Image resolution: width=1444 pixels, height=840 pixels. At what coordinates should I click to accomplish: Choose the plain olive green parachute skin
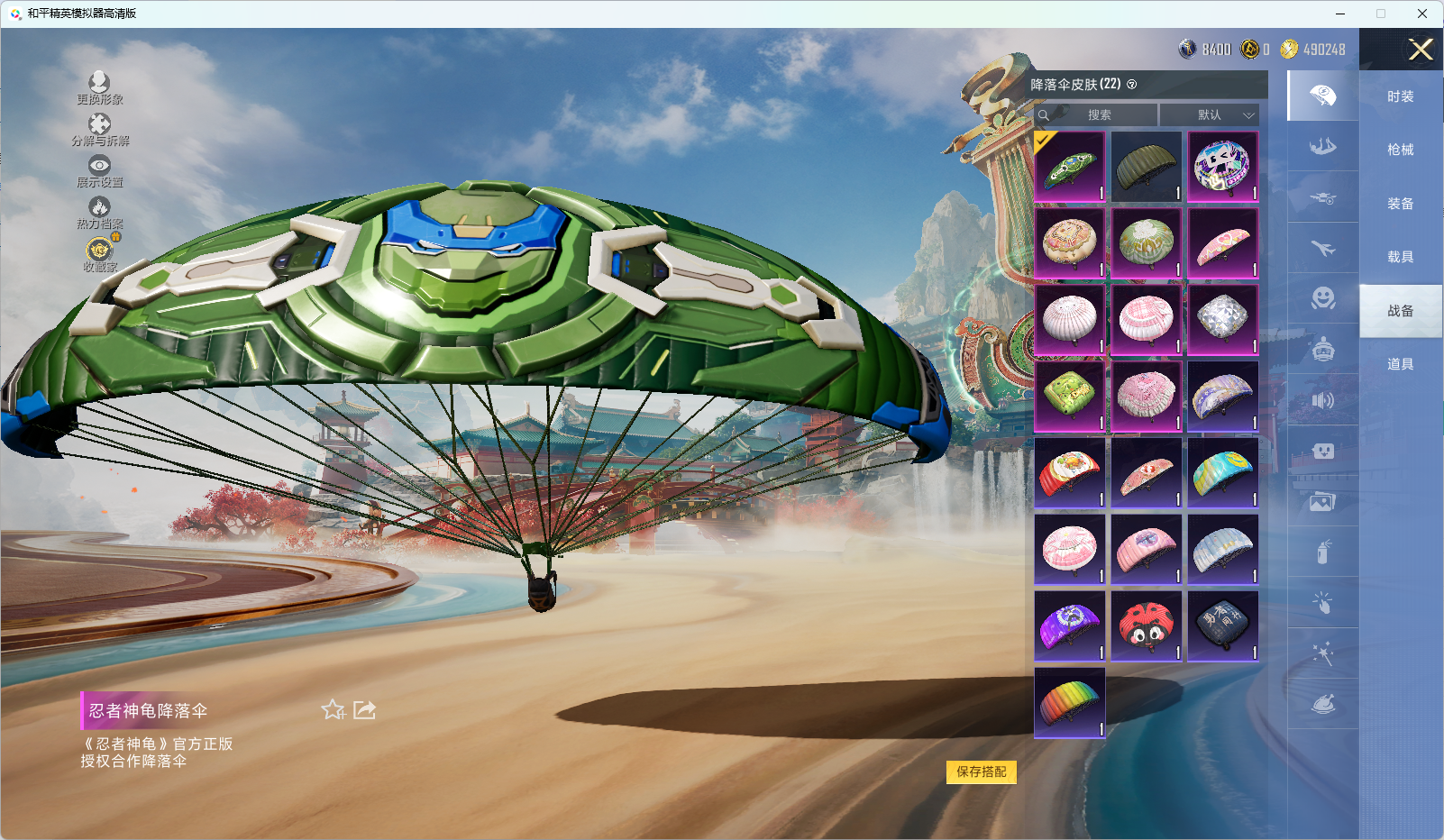click(x=1146, y=167)
